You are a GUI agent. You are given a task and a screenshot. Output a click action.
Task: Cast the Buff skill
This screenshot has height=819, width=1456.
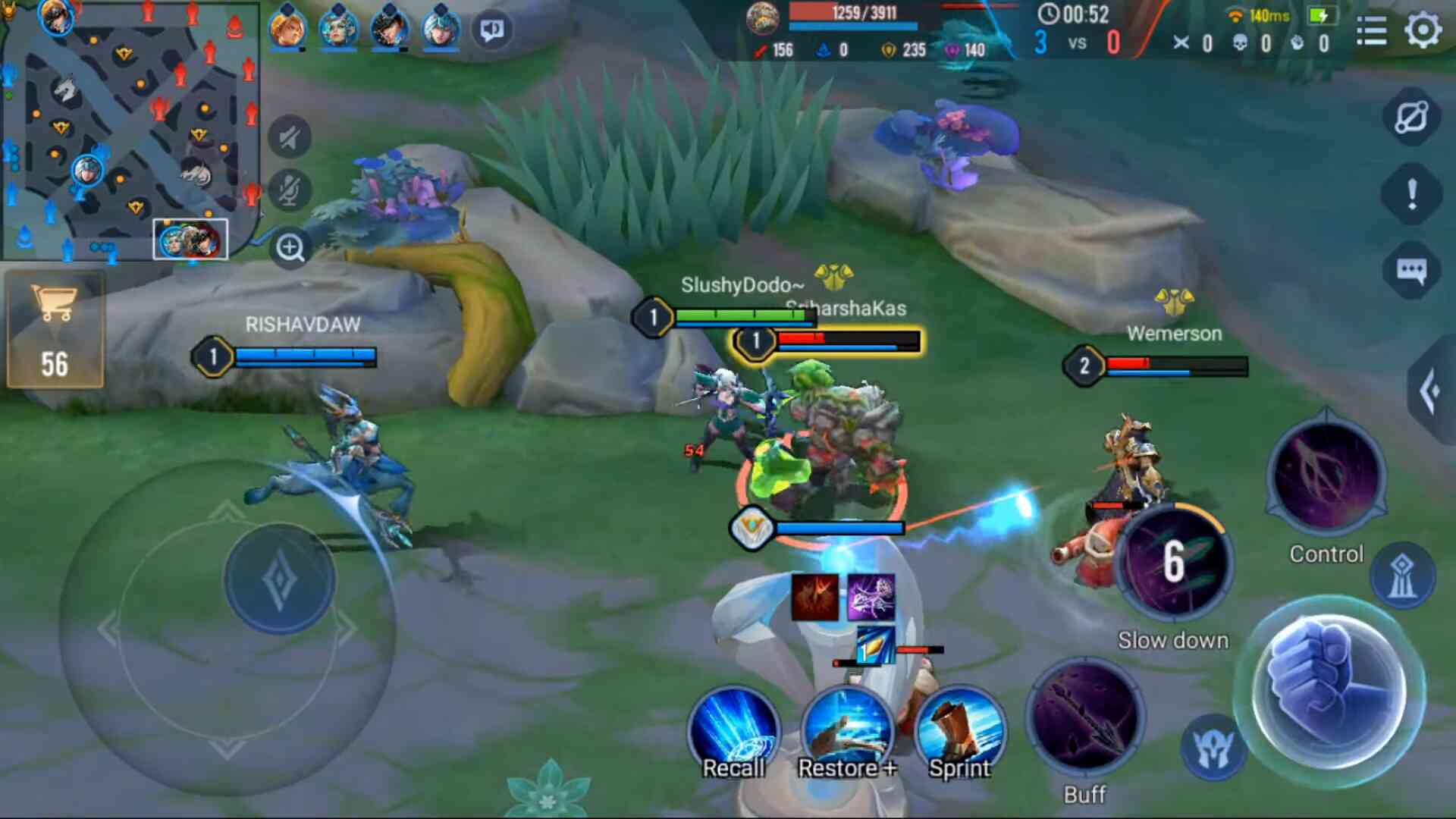1085,718
